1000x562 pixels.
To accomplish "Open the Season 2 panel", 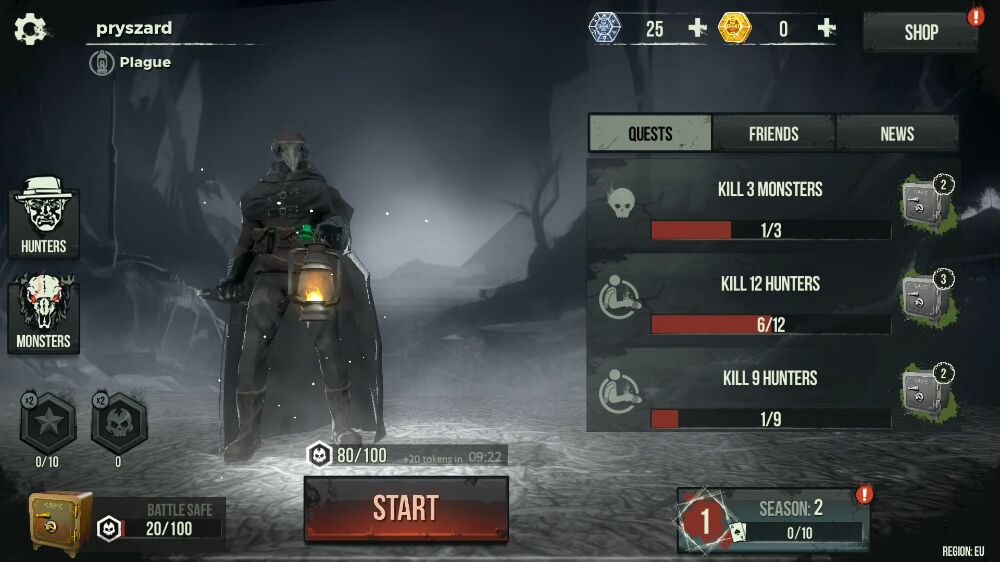I will tap(773, 519).
